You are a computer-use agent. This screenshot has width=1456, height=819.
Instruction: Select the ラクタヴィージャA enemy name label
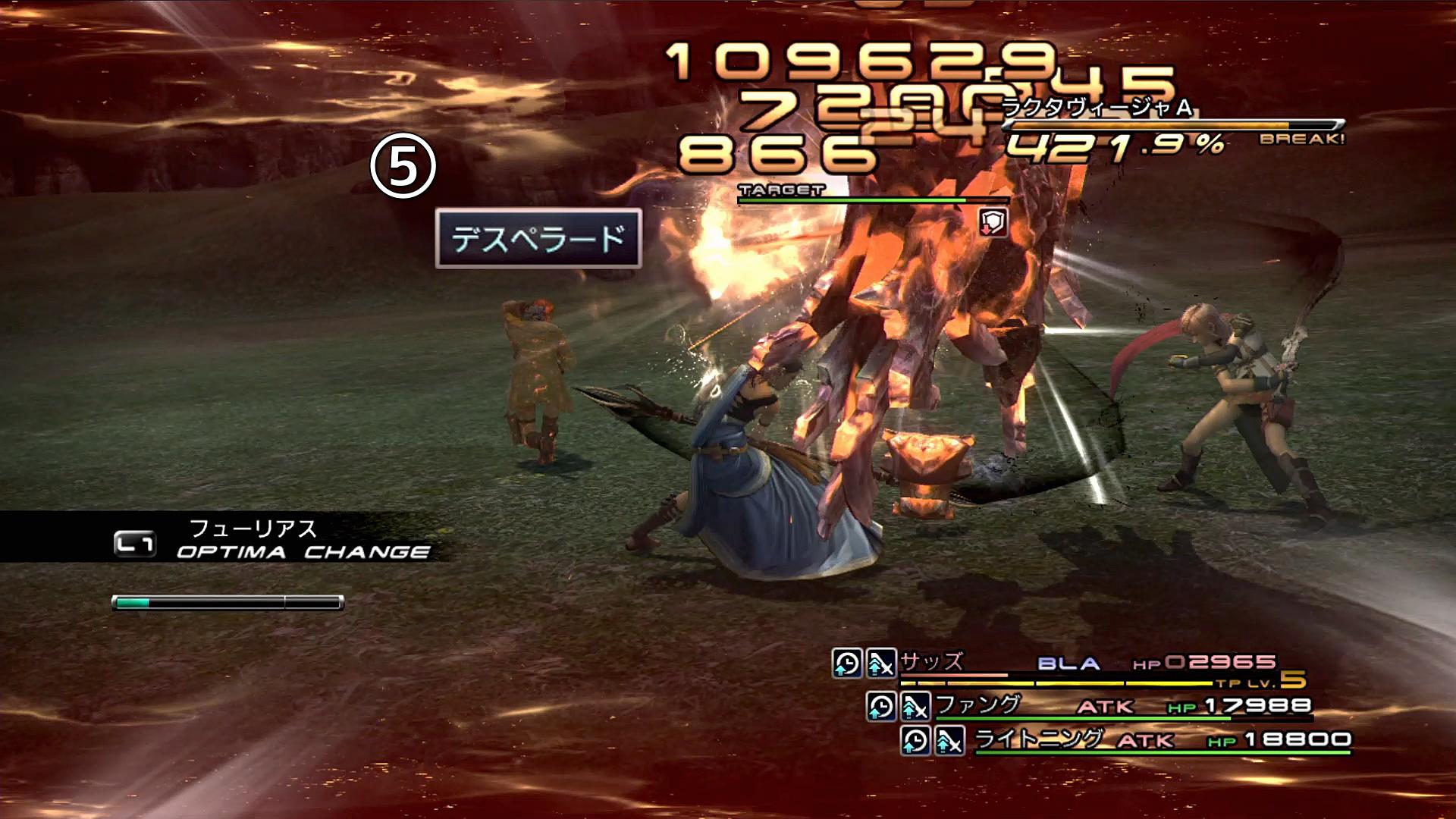1097,108
